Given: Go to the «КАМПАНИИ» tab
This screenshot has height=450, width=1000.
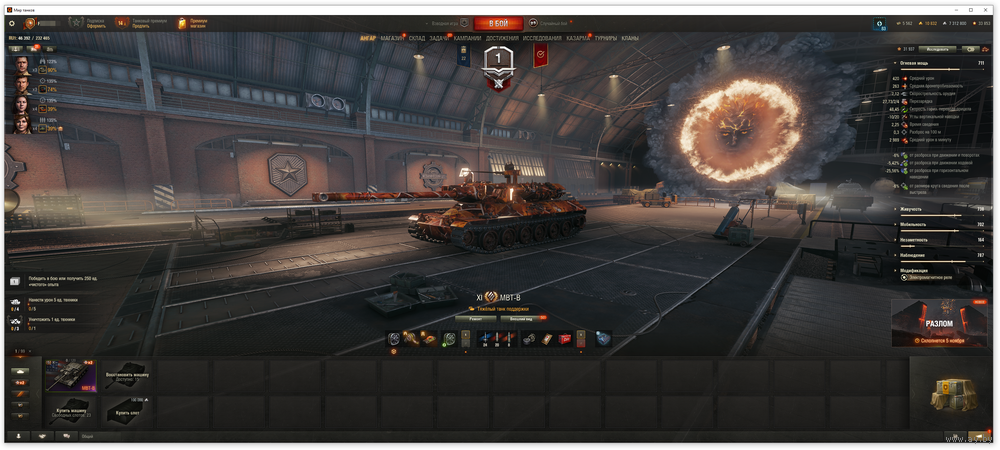Looking at the screenshot, I should pos(467,38).
